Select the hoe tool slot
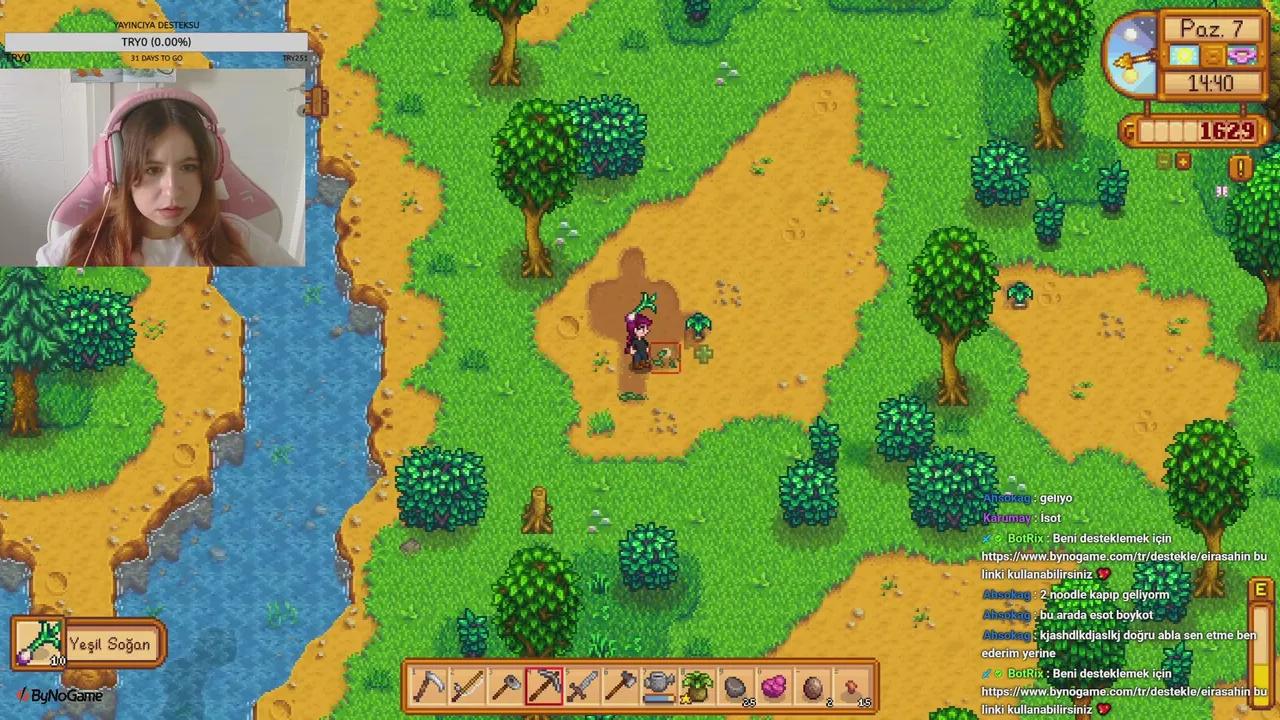This screenshot has width=1280, height=720. coord(506,687)
